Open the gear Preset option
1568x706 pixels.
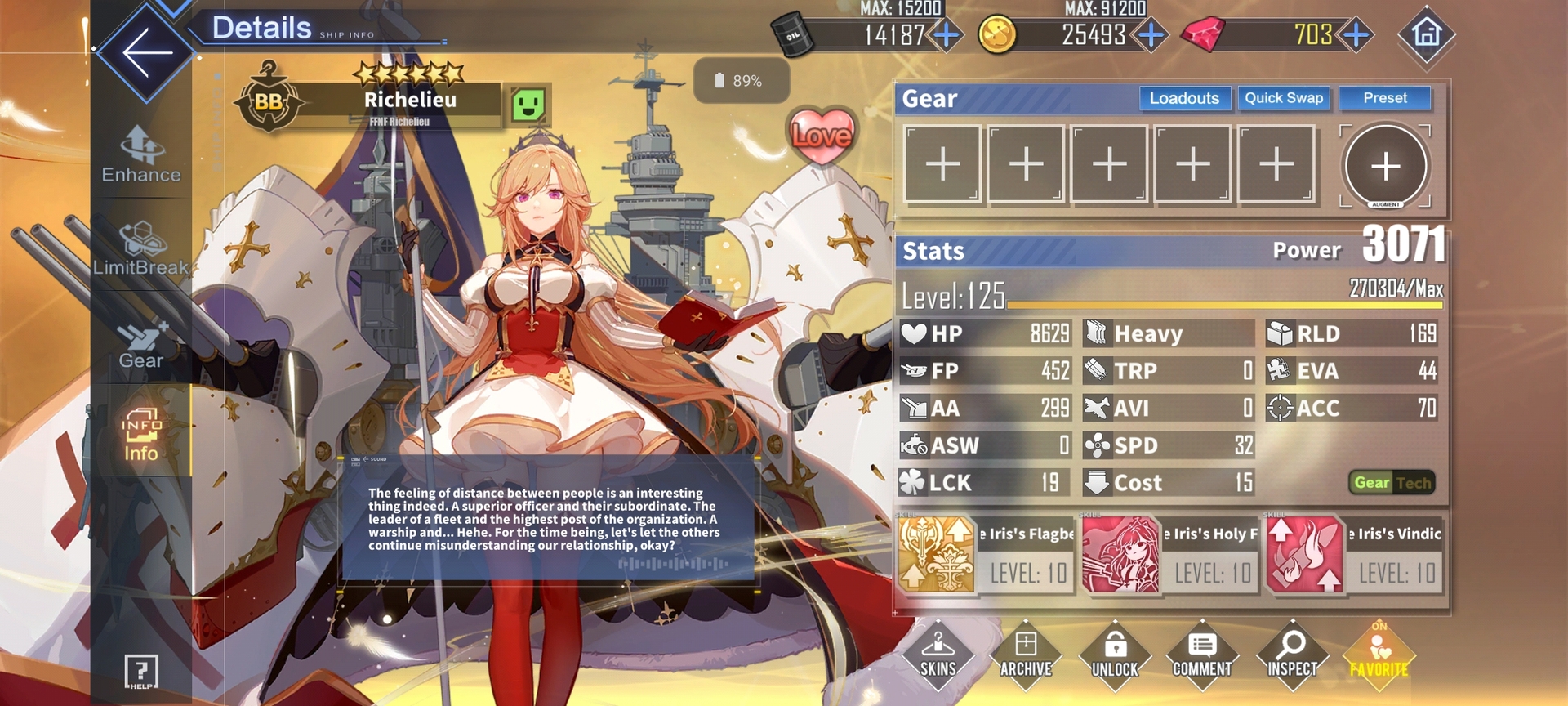1385,98
